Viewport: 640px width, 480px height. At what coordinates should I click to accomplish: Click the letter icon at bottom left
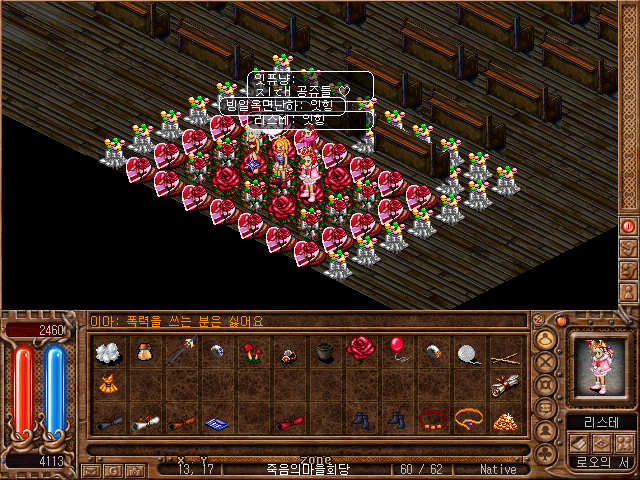tap(92, 469)
